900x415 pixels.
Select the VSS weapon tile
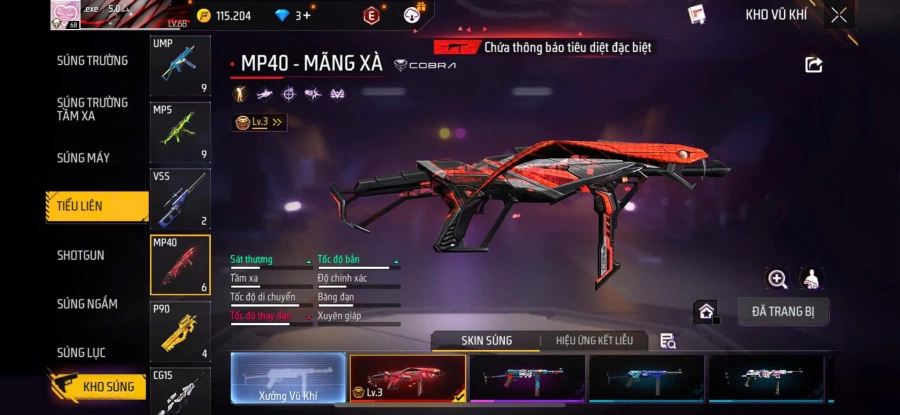click(x=180, y=198)
